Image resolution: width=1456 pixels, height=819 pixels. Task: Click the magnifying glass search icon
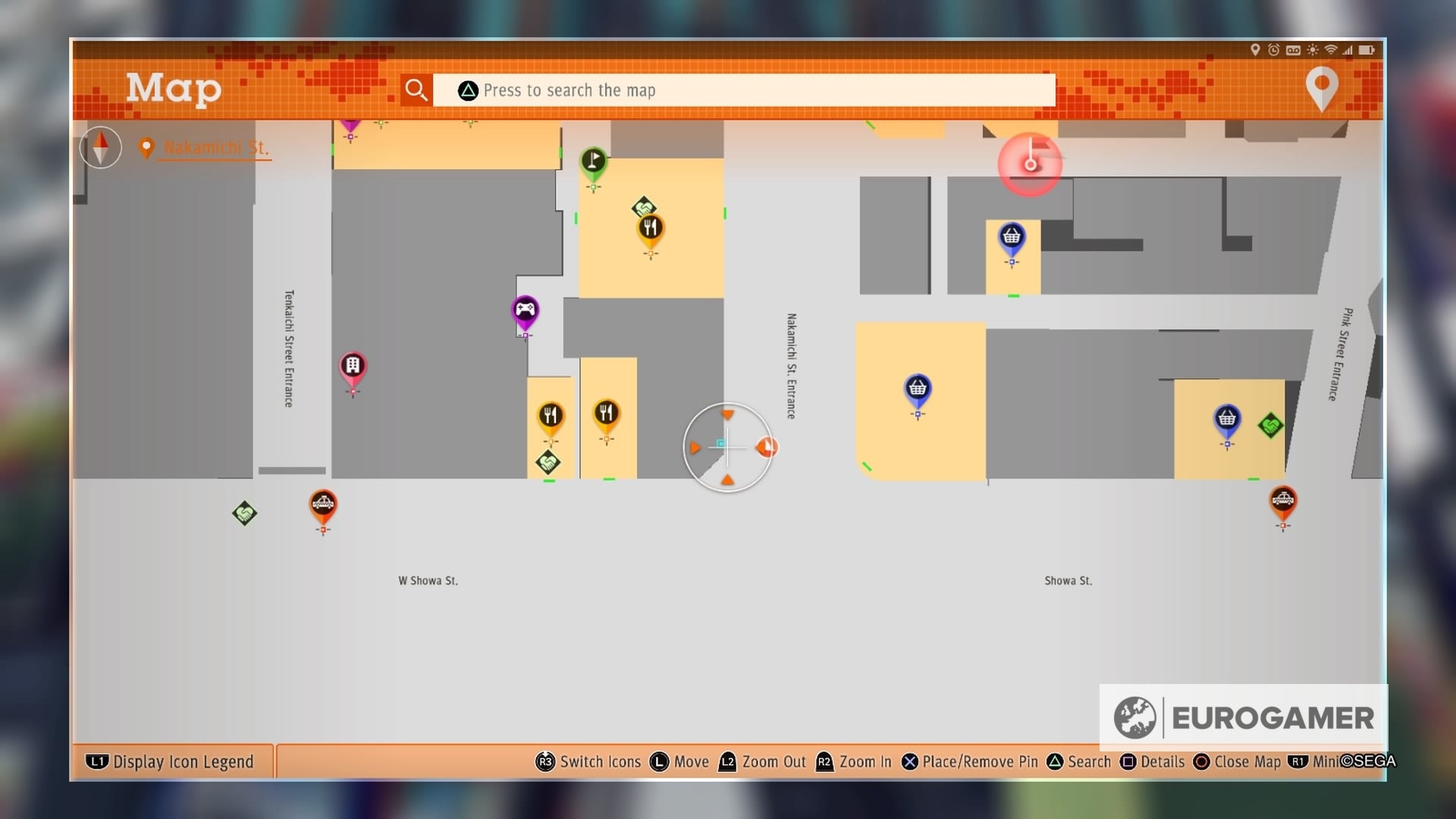coord(416,89)
